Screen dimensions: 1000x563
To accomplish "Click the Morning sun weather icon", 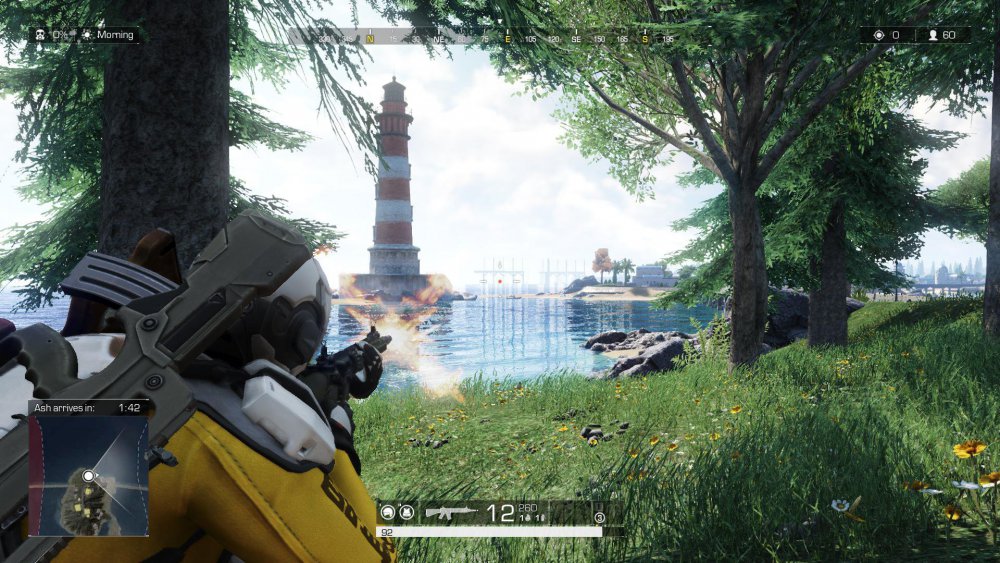I will pos(87,35).
